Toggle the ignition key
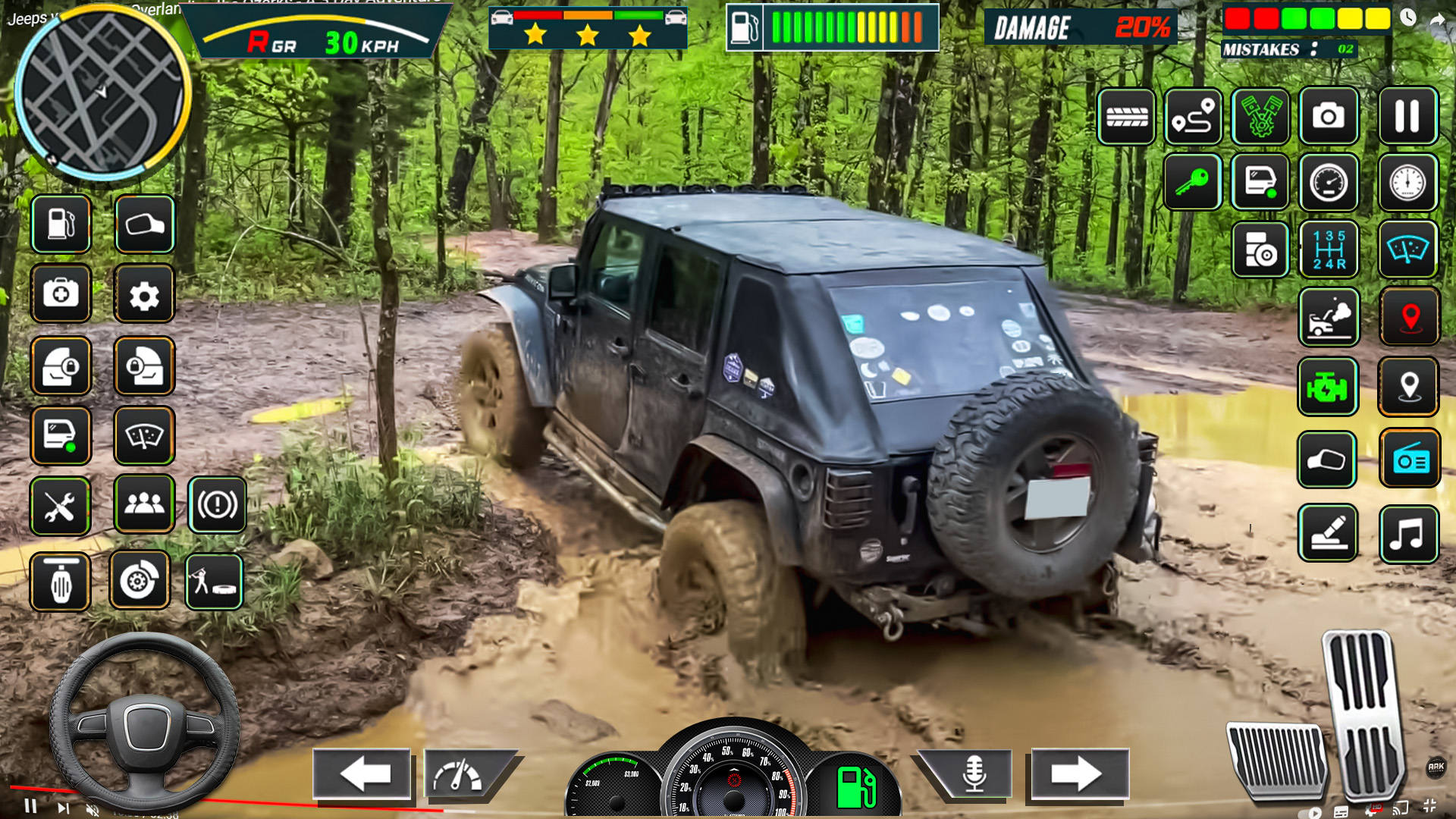This screenshot has width=1456, height=819. tap(1193, 184)
